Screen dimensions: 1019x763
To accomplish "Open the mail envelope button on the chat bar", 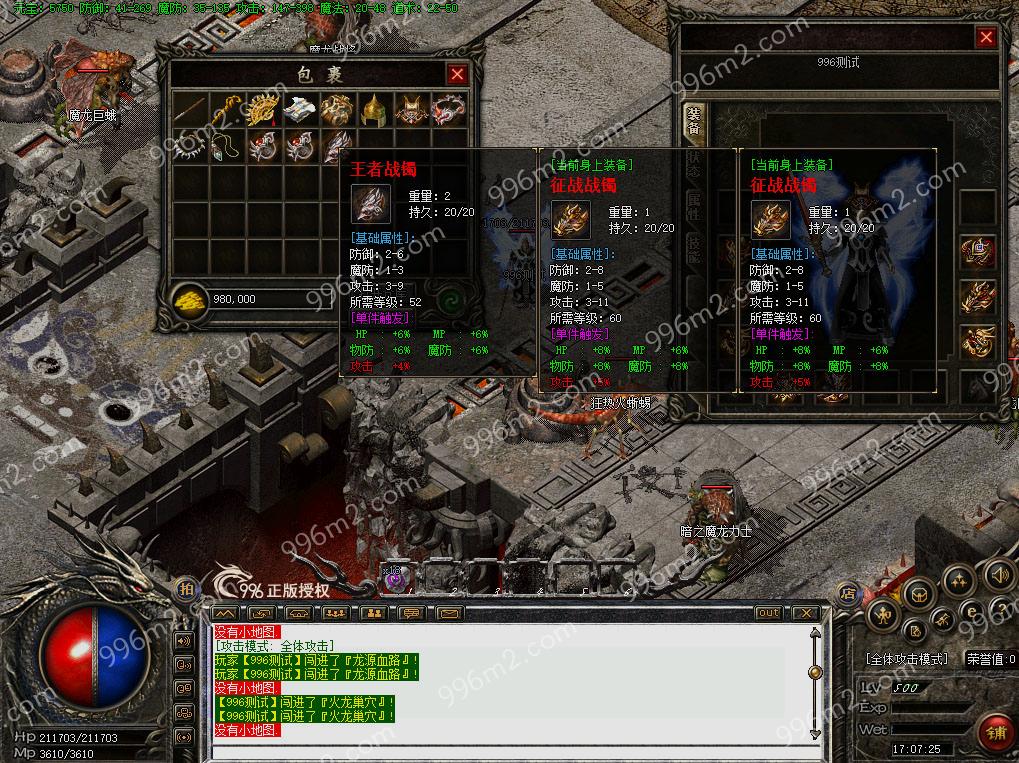I will tap(448, 612).
